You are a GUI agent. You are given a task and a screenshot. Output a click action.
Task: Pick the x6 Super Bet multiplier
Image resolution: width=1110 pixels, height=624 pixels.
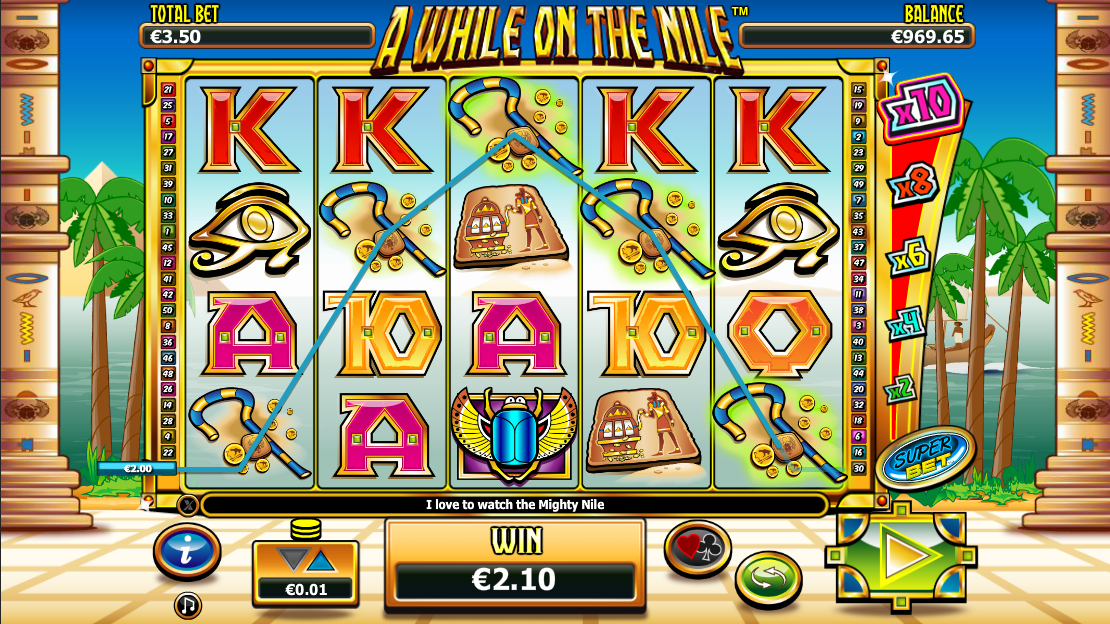point(908,259)
